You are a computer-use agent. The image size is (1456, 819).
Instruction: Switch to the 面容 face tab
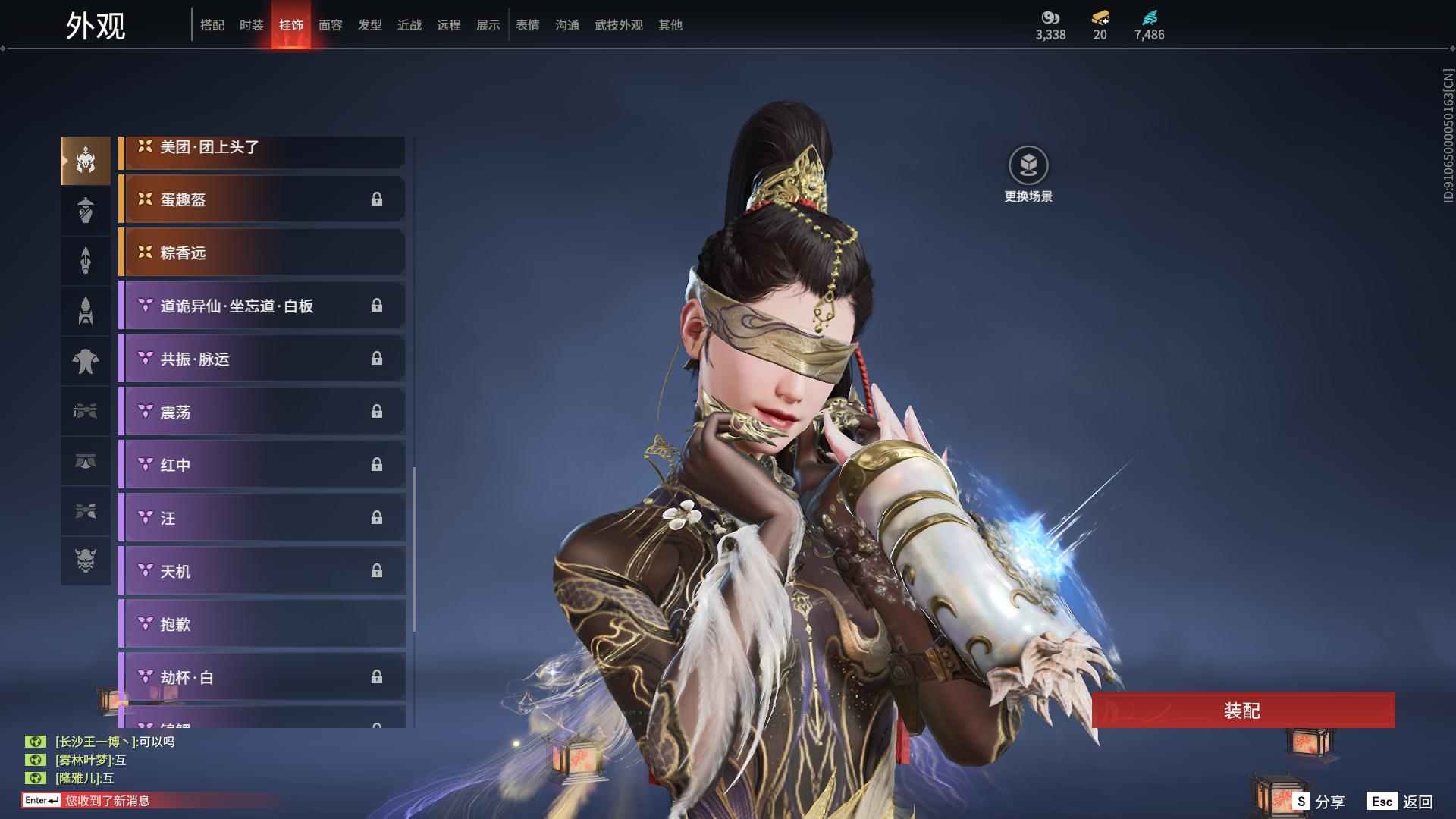pyautogui.click(x=331, y=25)
